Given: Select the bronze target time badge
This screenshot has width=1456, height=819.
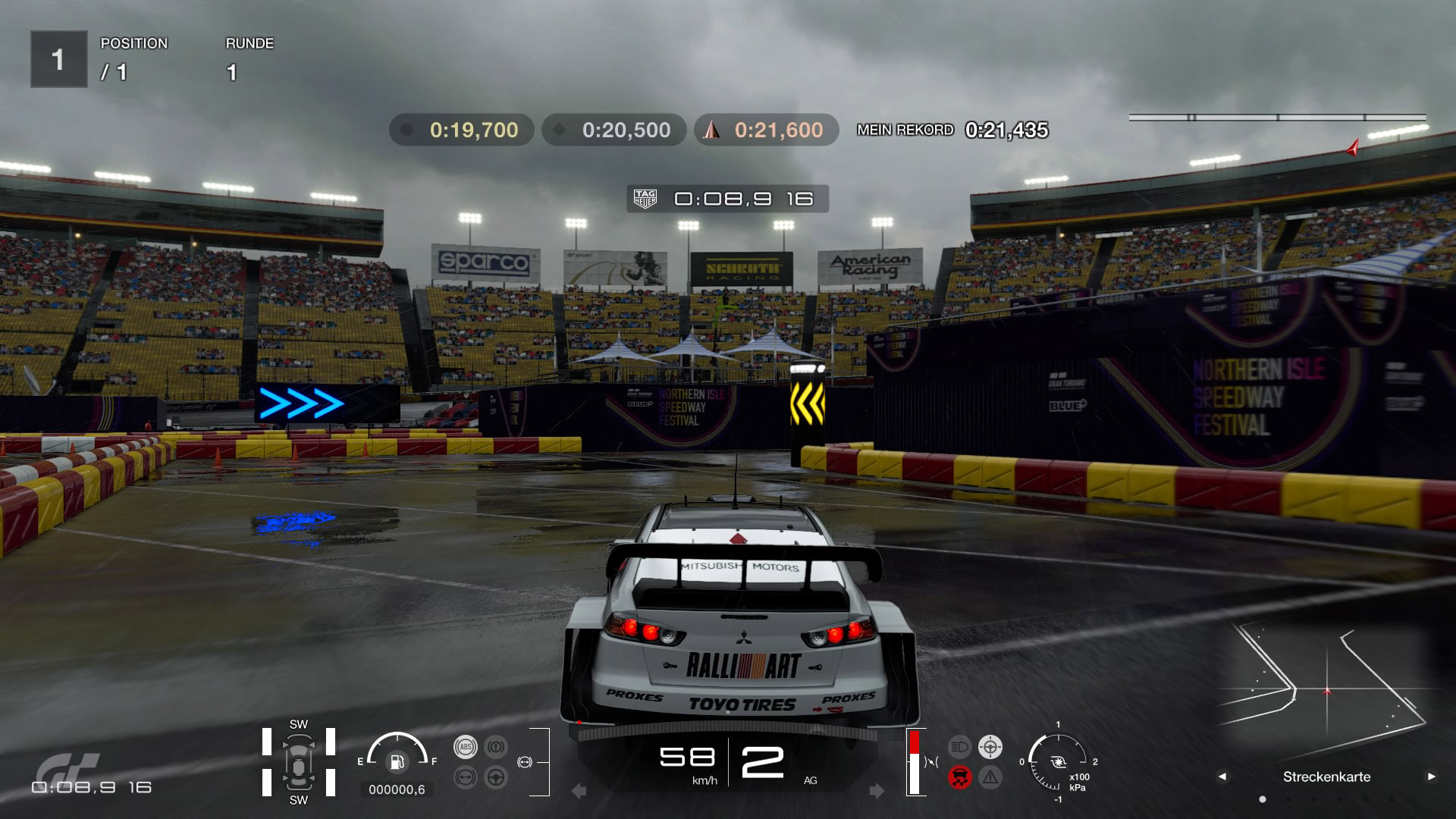Looking at the screenshot, I should 766,130.
